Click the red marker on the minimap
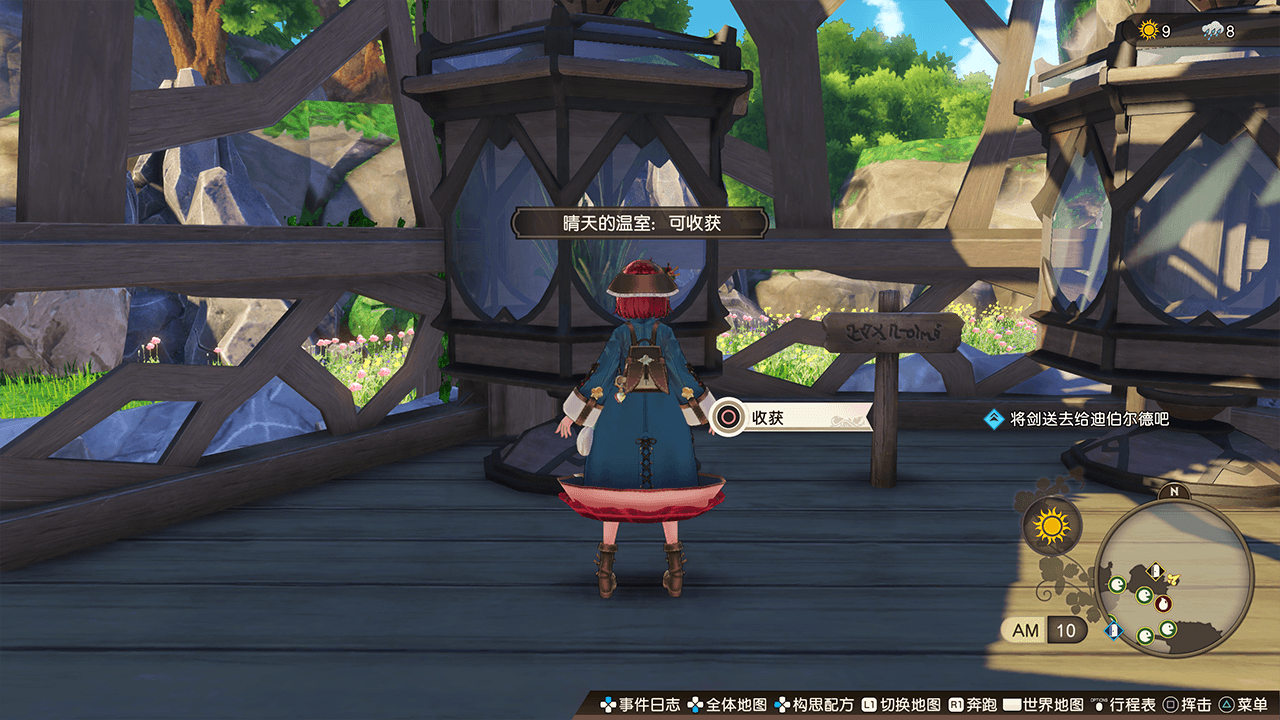1280x720 pixels. tap(1162, 603)
